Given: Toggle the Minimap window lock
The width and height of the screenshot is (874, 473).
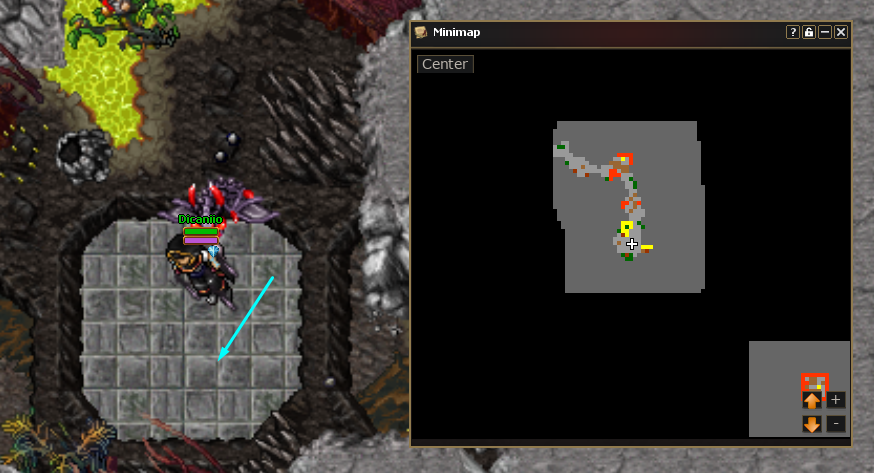Looking at the screenshot, I should [x=809, y=32].
